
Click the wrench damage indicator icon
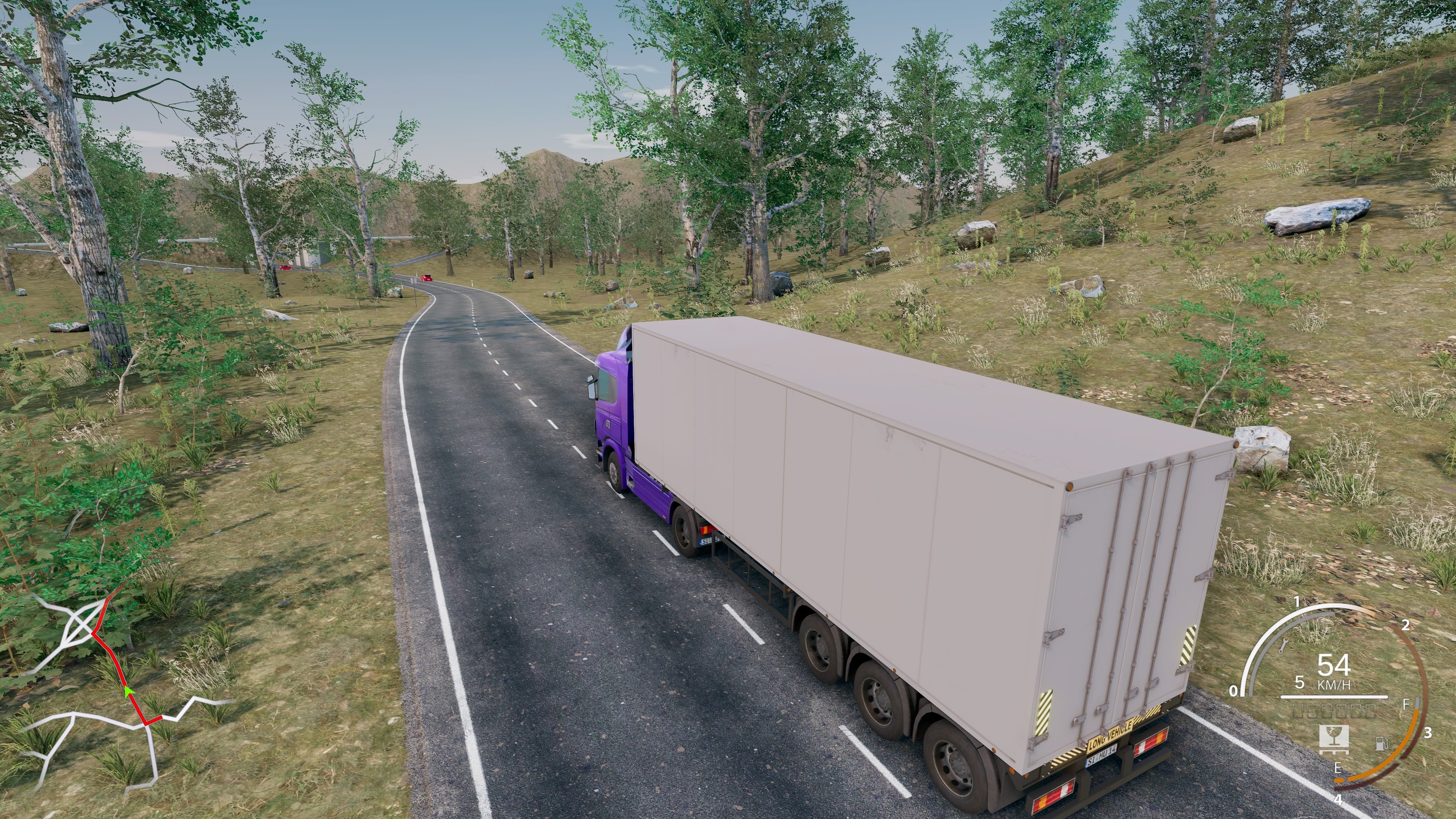1284,646
